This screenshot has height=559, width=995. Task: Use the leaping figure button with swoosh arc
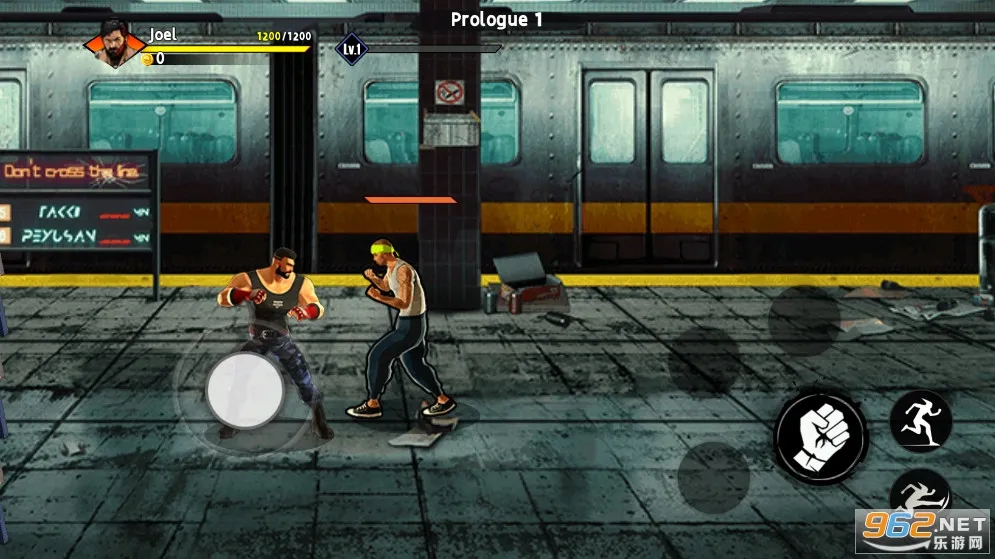918,497
